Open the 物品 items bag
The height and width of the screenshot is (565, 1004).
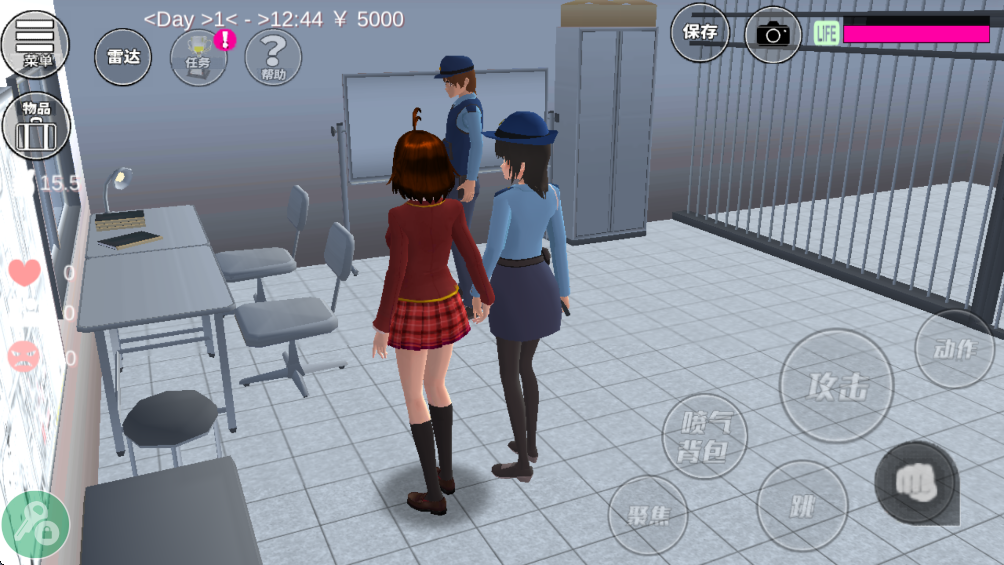(x=36, y=126)
